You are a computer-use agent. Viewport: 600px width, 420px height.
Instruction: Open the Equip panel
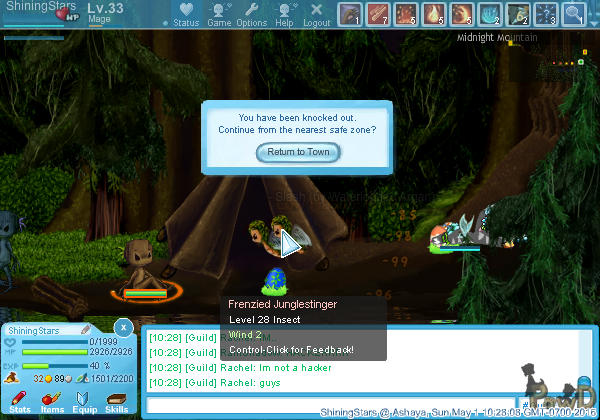click(x=85, y=402)
